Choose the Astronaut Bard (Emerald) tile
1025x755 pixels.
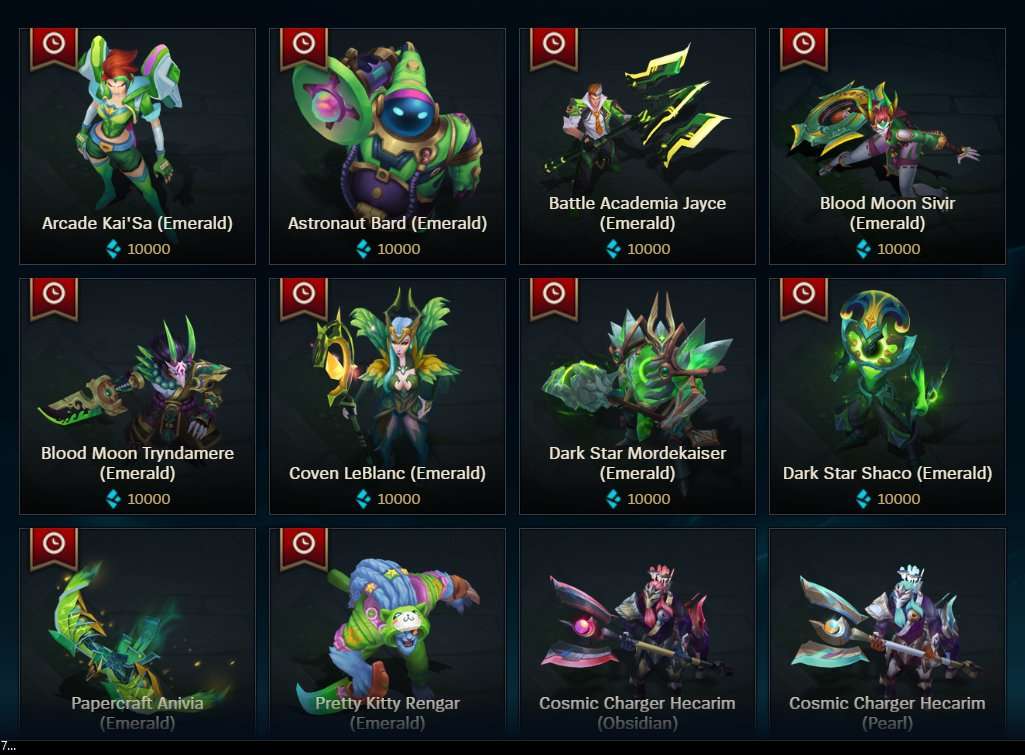point(387,146)
